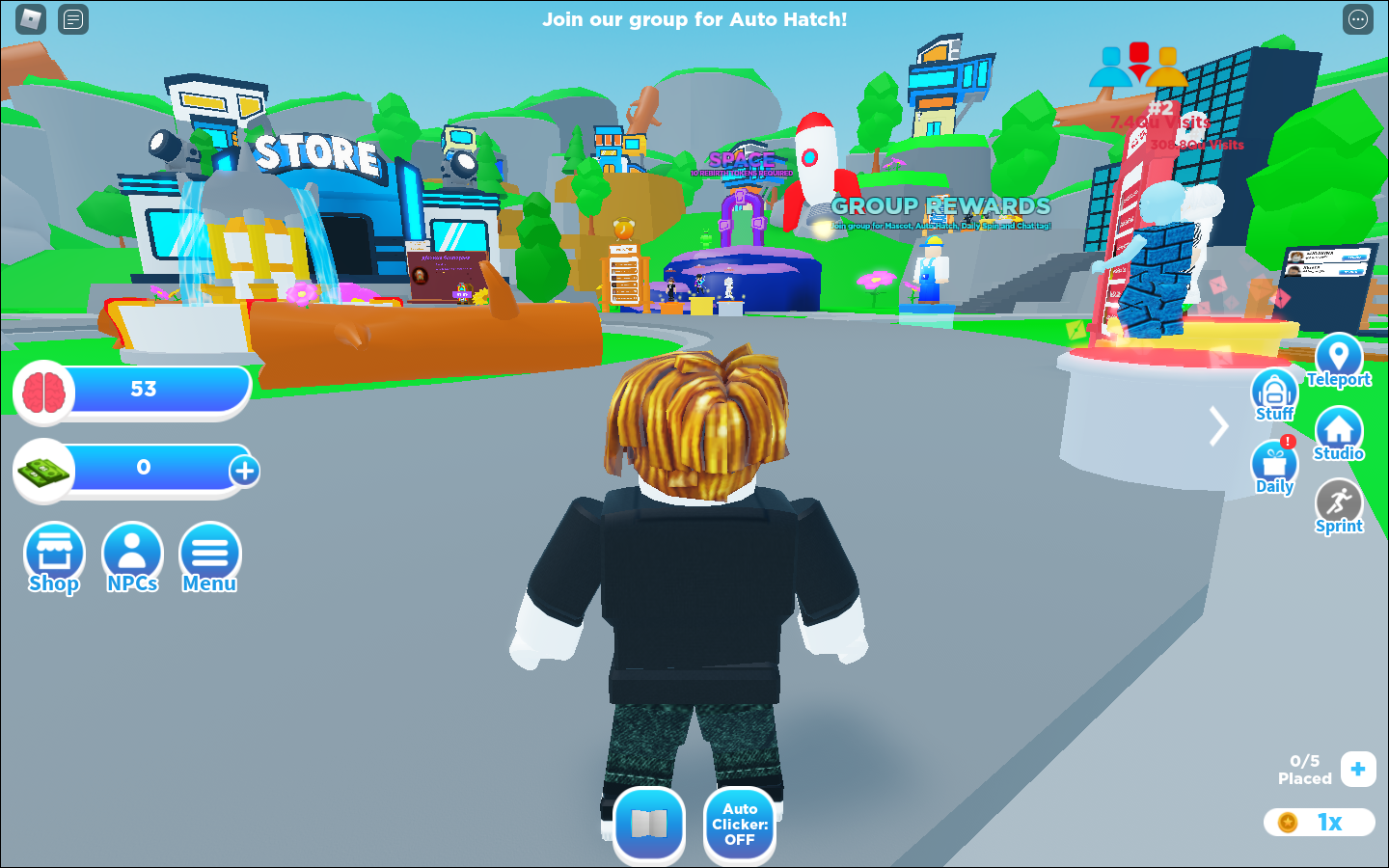Click the brain currency progress bar

pos(132,389)
